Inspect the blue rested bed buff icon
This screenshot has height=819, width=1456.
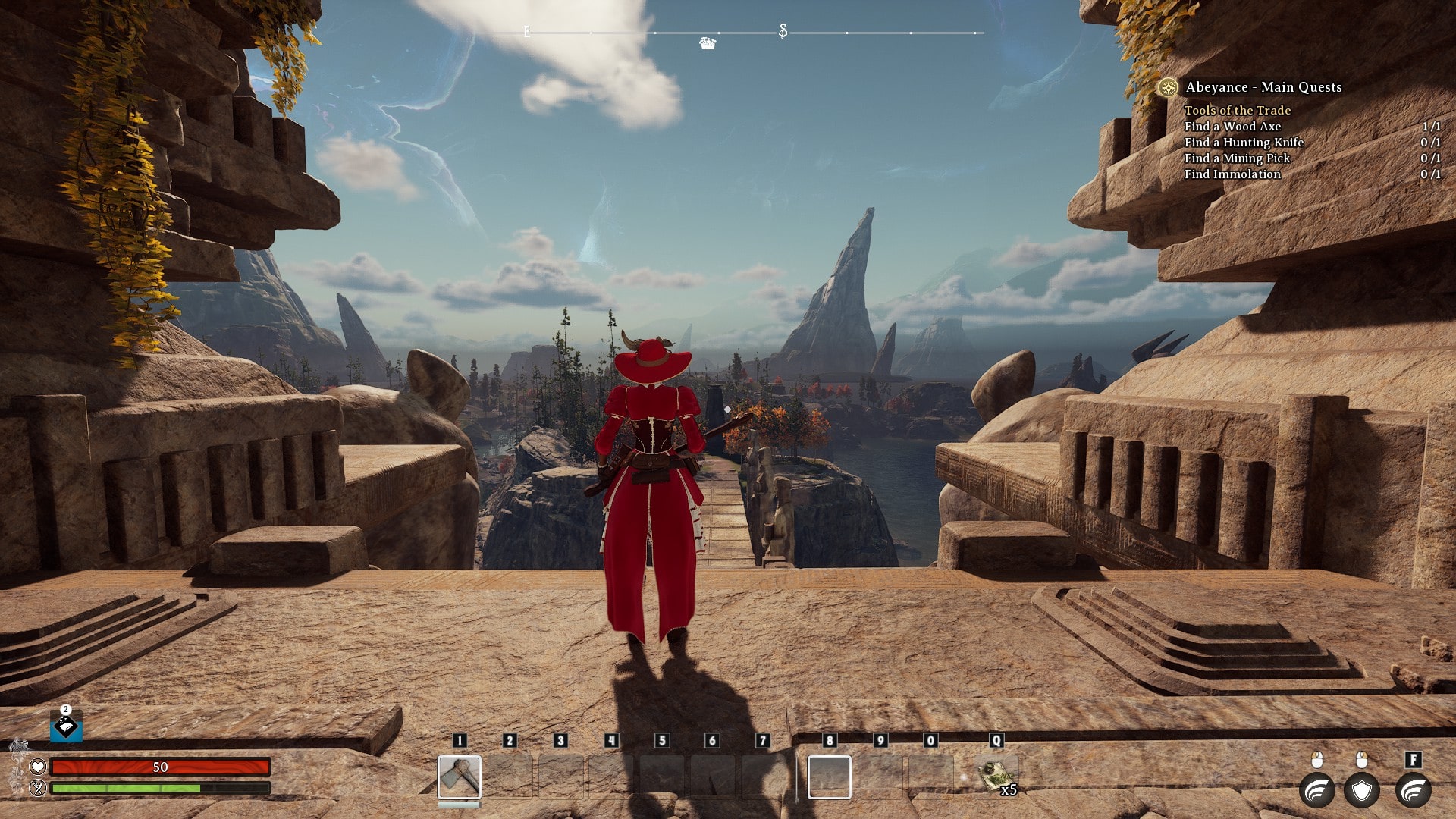click(66, 727)
